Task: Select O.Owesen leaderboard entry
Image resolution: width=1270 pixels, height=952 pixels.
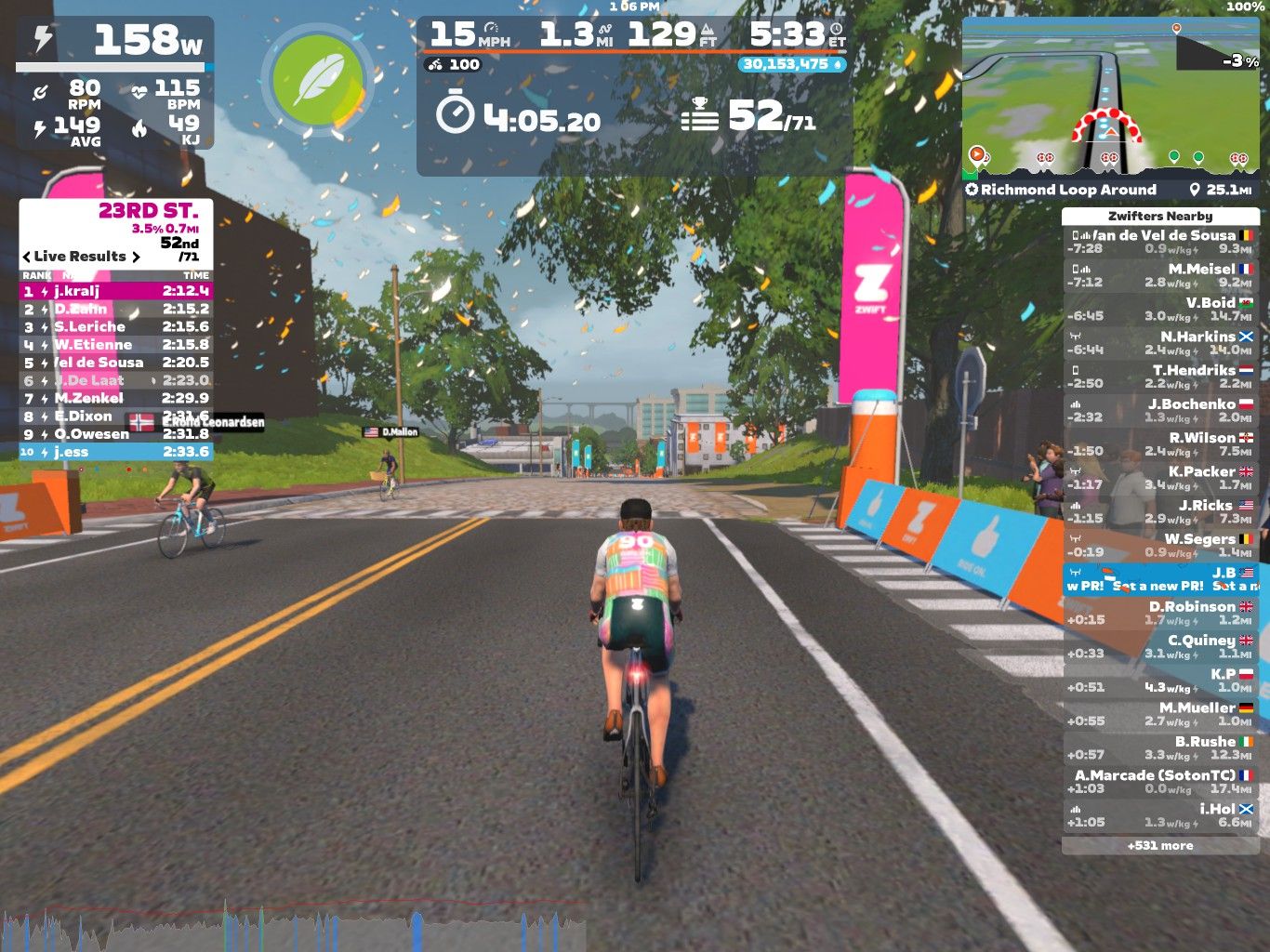Action: [116, 434]
